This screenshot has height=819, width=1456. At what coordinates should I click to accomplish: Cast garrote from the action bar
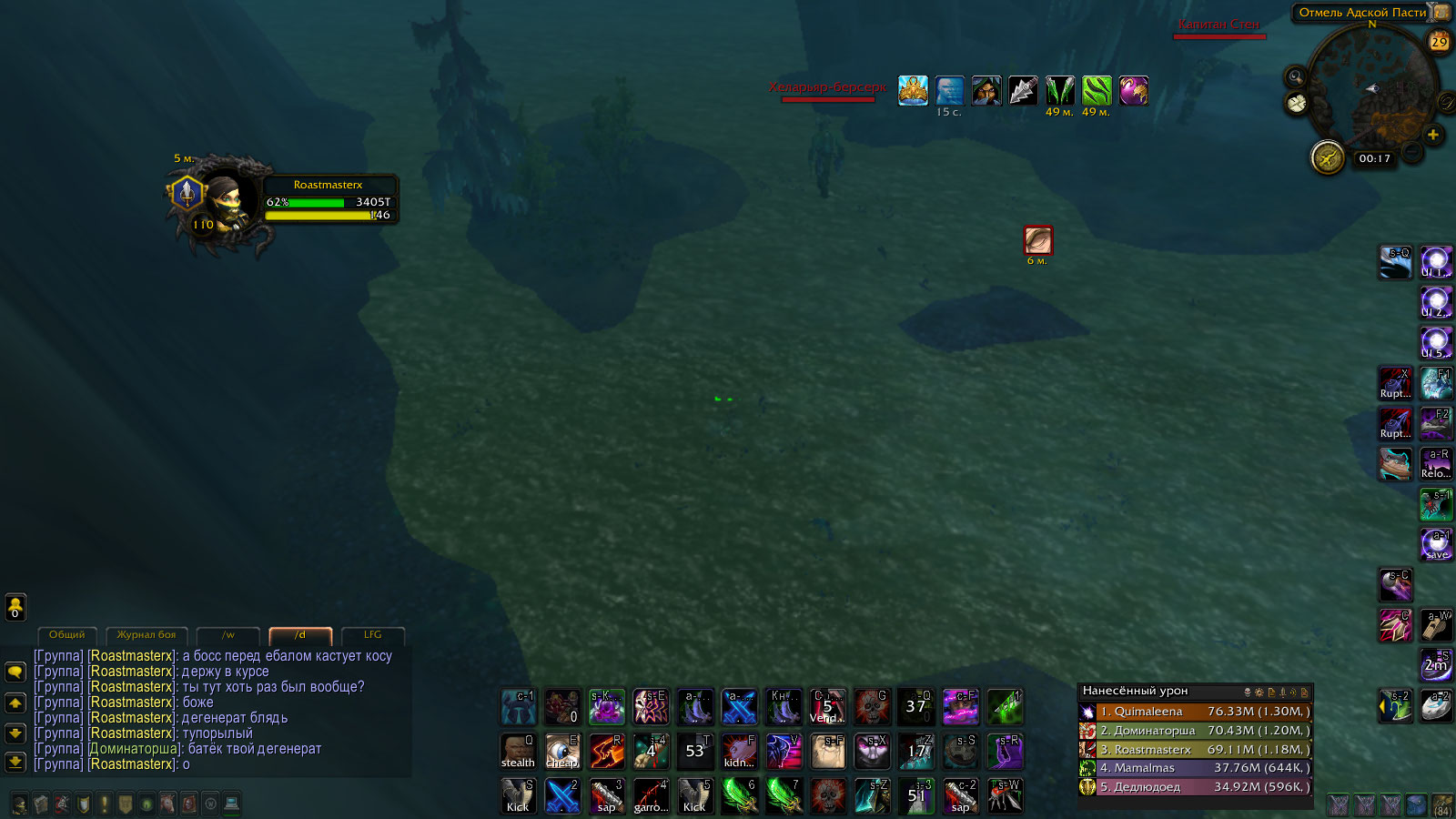tap(651, 796)
